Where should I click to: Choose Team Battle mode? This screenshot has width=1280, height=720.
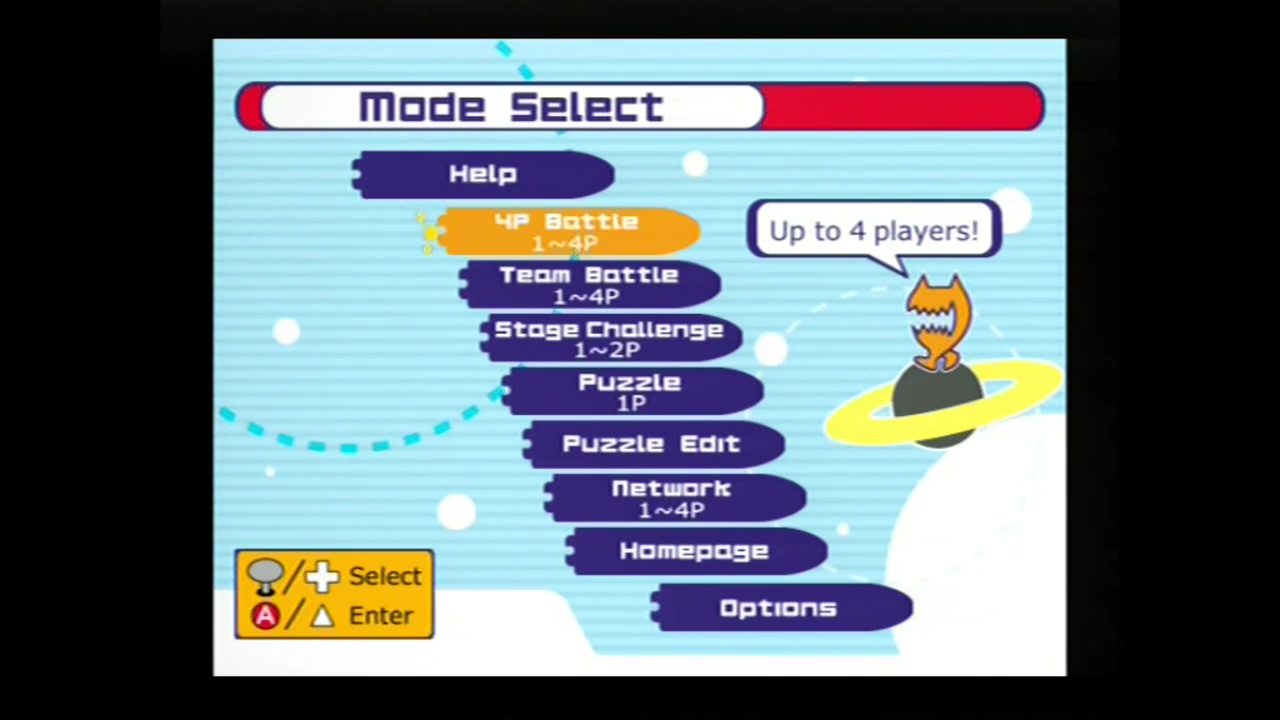click(589, 285)
